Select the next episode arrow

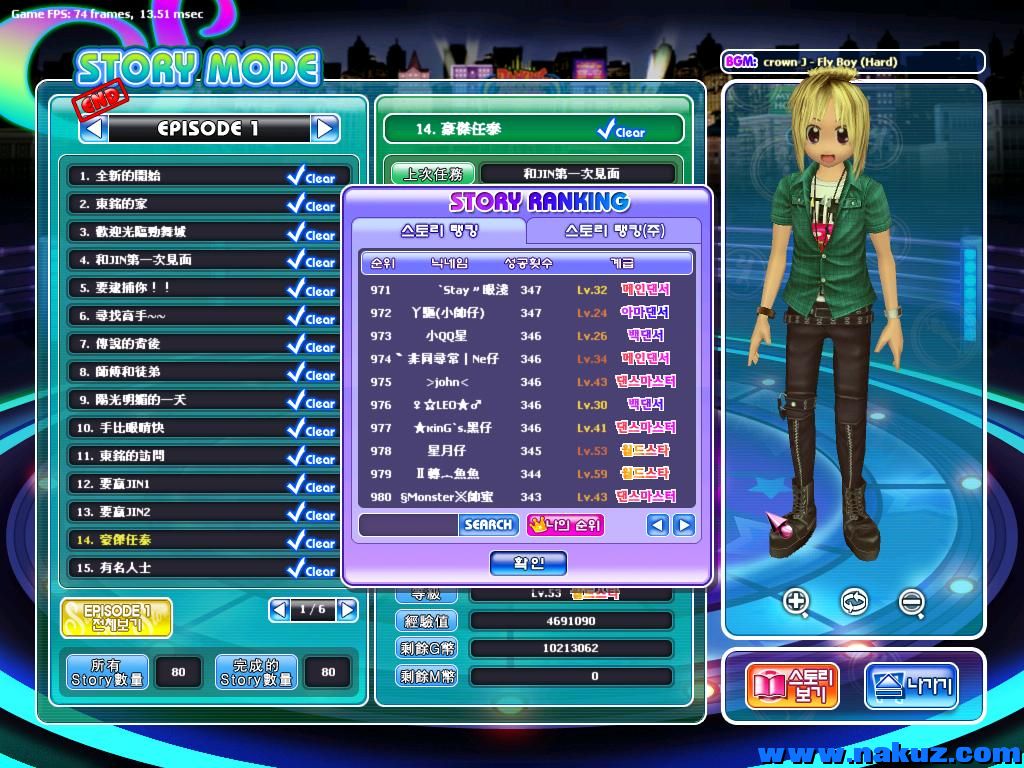click(325, 128)
